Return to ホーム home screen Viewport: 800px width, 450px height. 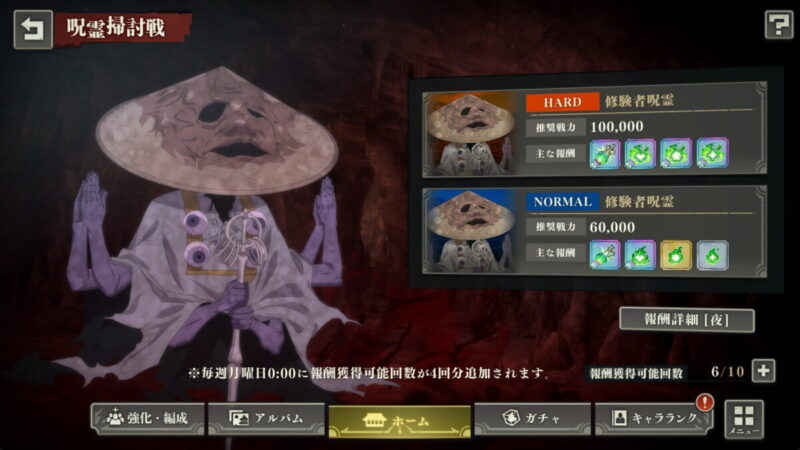coord(398,419)
